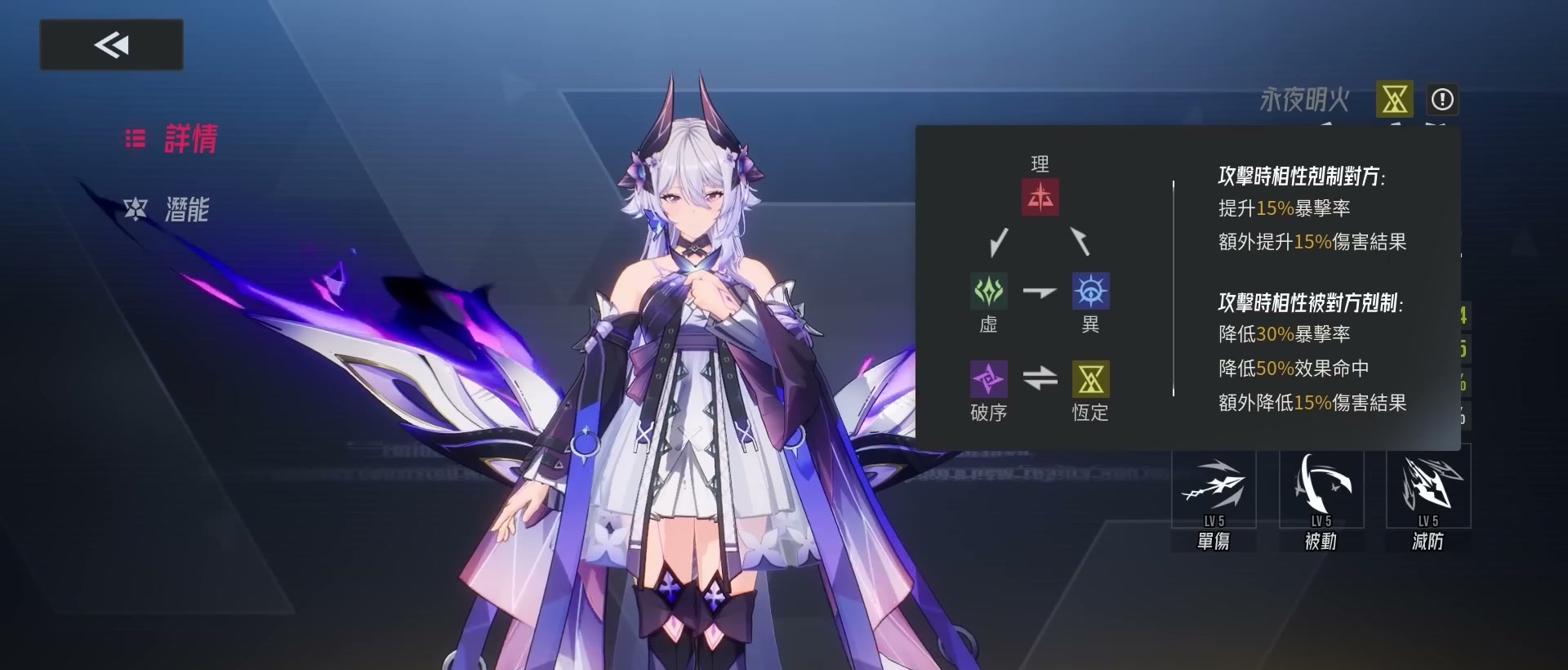The height and width of the screenshot is (670, 1568).
Task: Open the 潛能 potential tab
Action: point(168,210)
